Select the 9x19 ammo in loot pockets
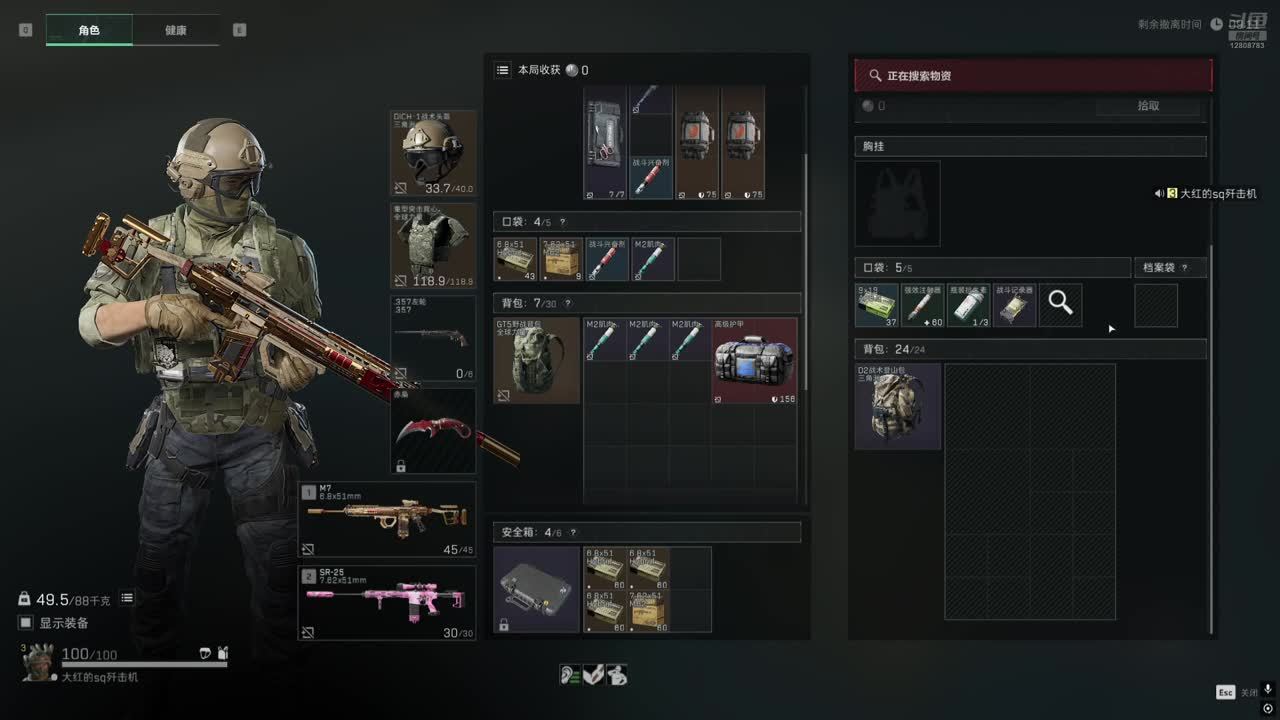This screenshot has width=1280, height=720. [876, 306]
